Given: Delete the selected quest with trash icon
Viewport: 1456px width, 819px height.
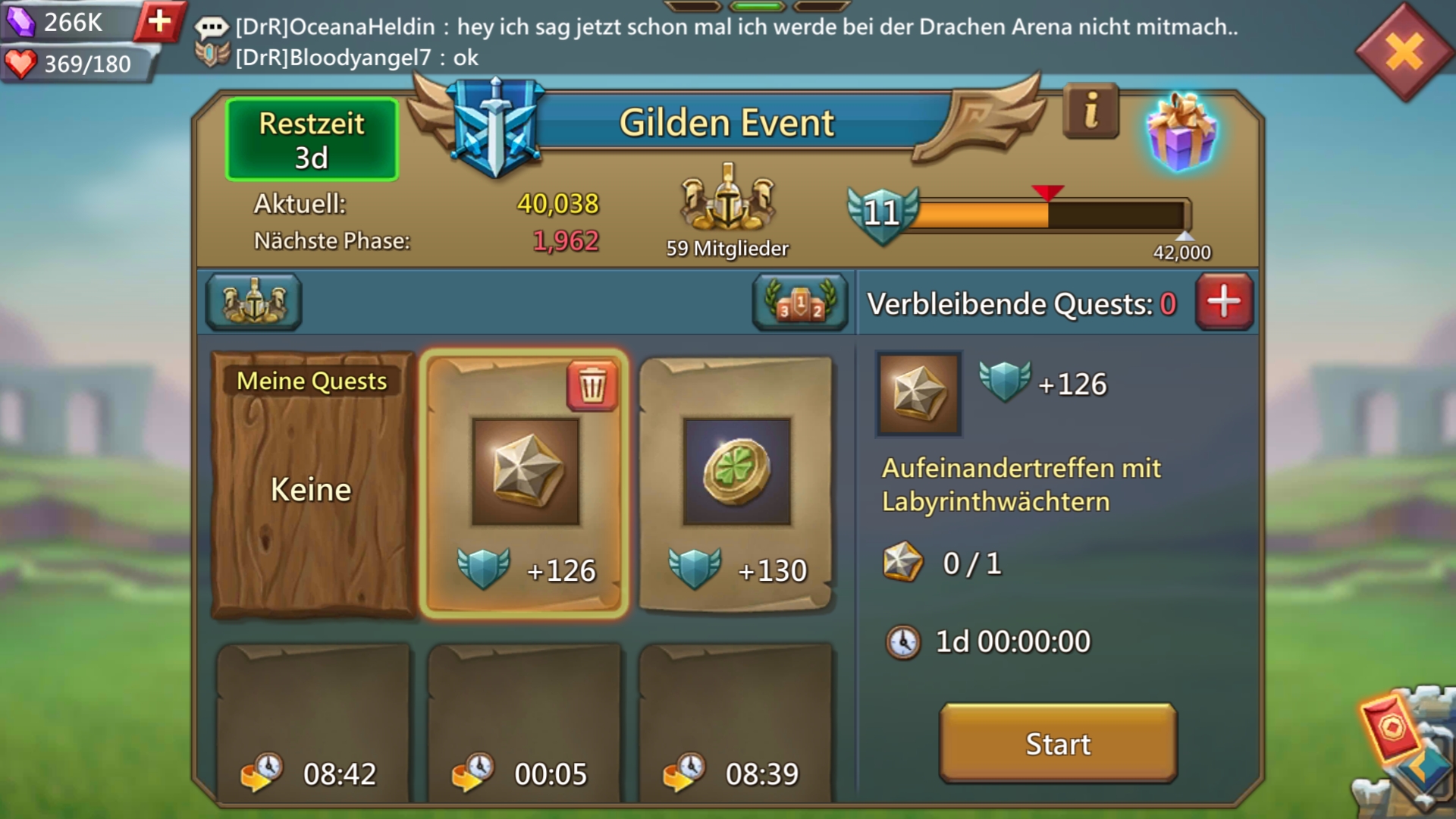Looking at the screenshot, I should click(x=592, y=386).
